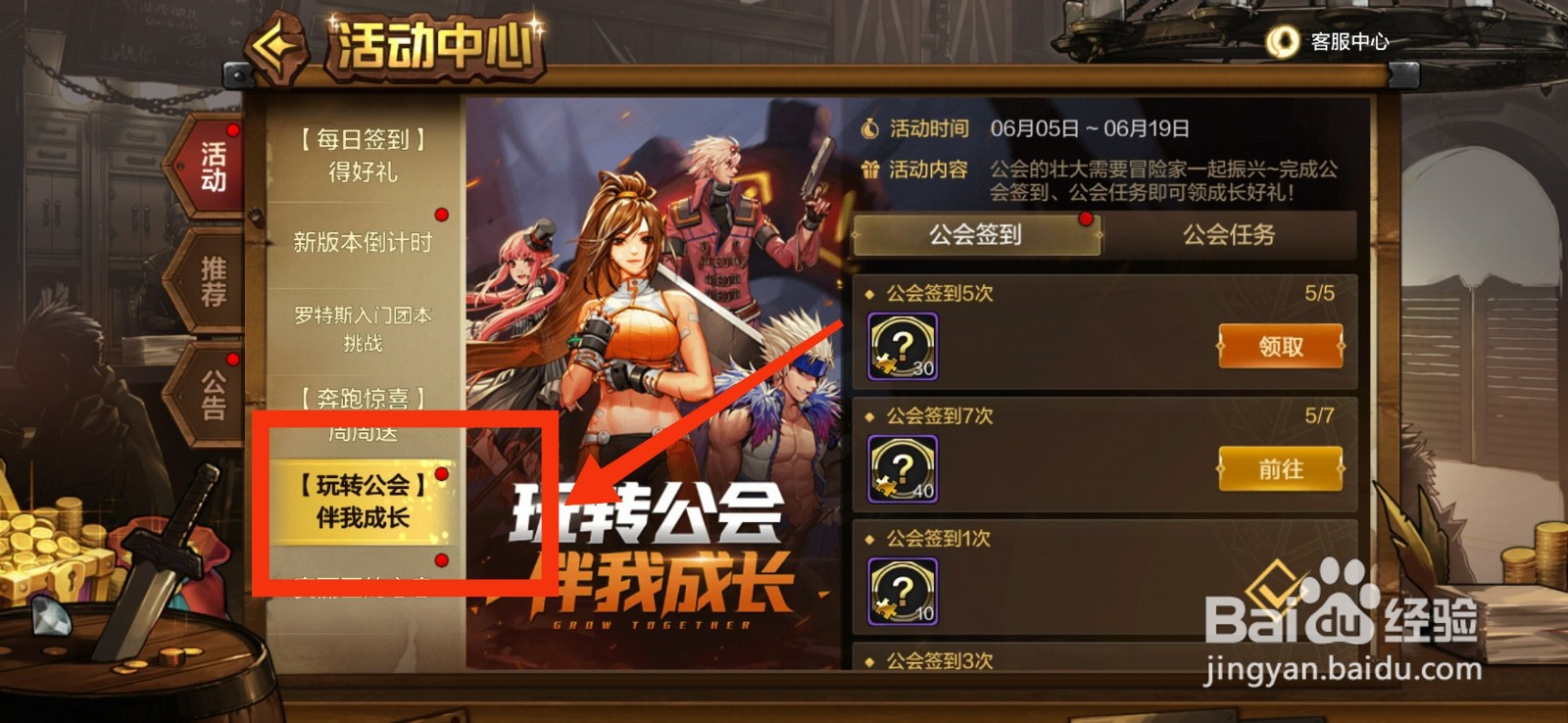Open the highlighted 玩转公会伴我成长 activity

coord(363,500)
